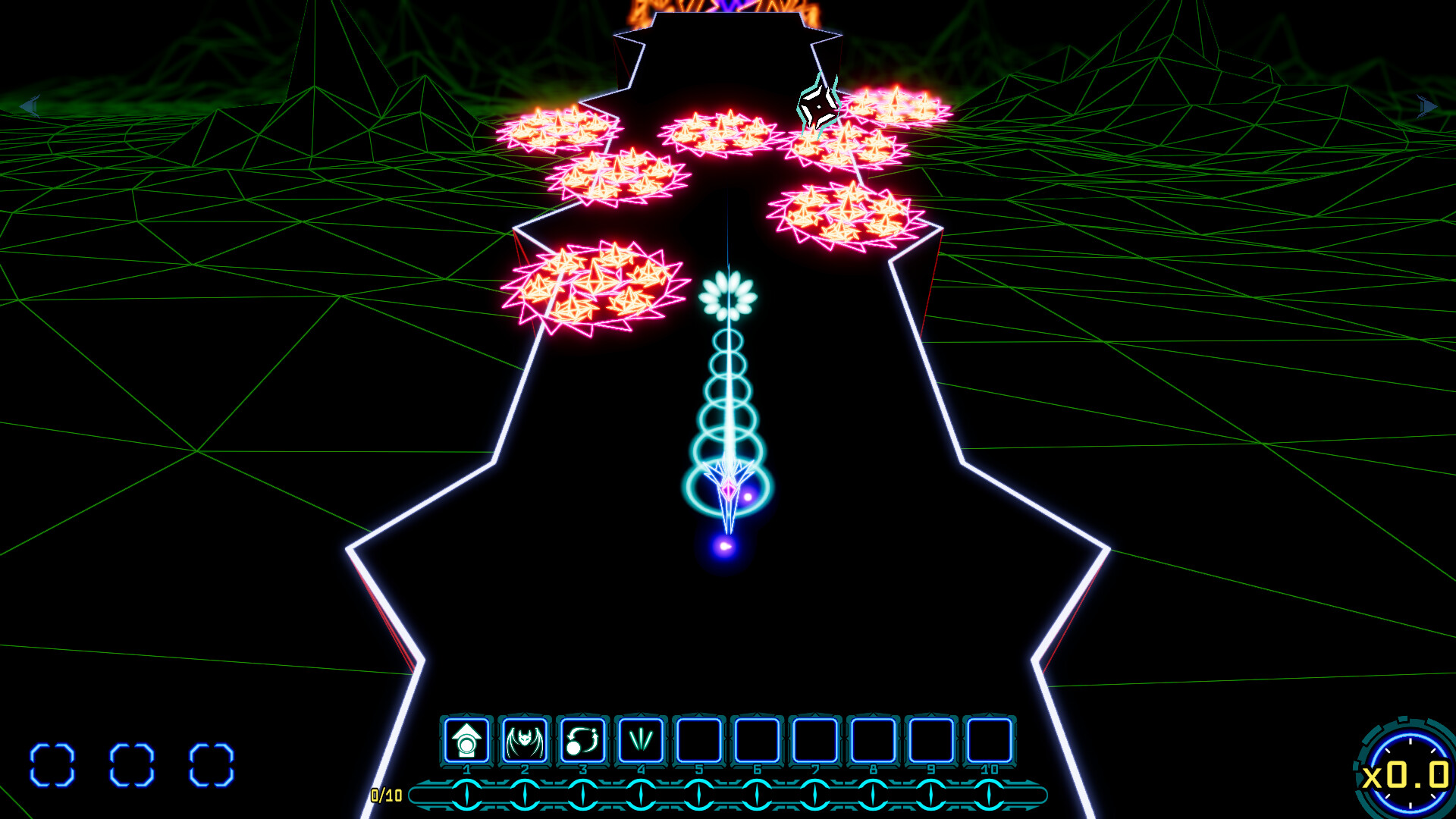
Task: Click the yellow 0/10 counter label
Action: [x=385, y=795]
